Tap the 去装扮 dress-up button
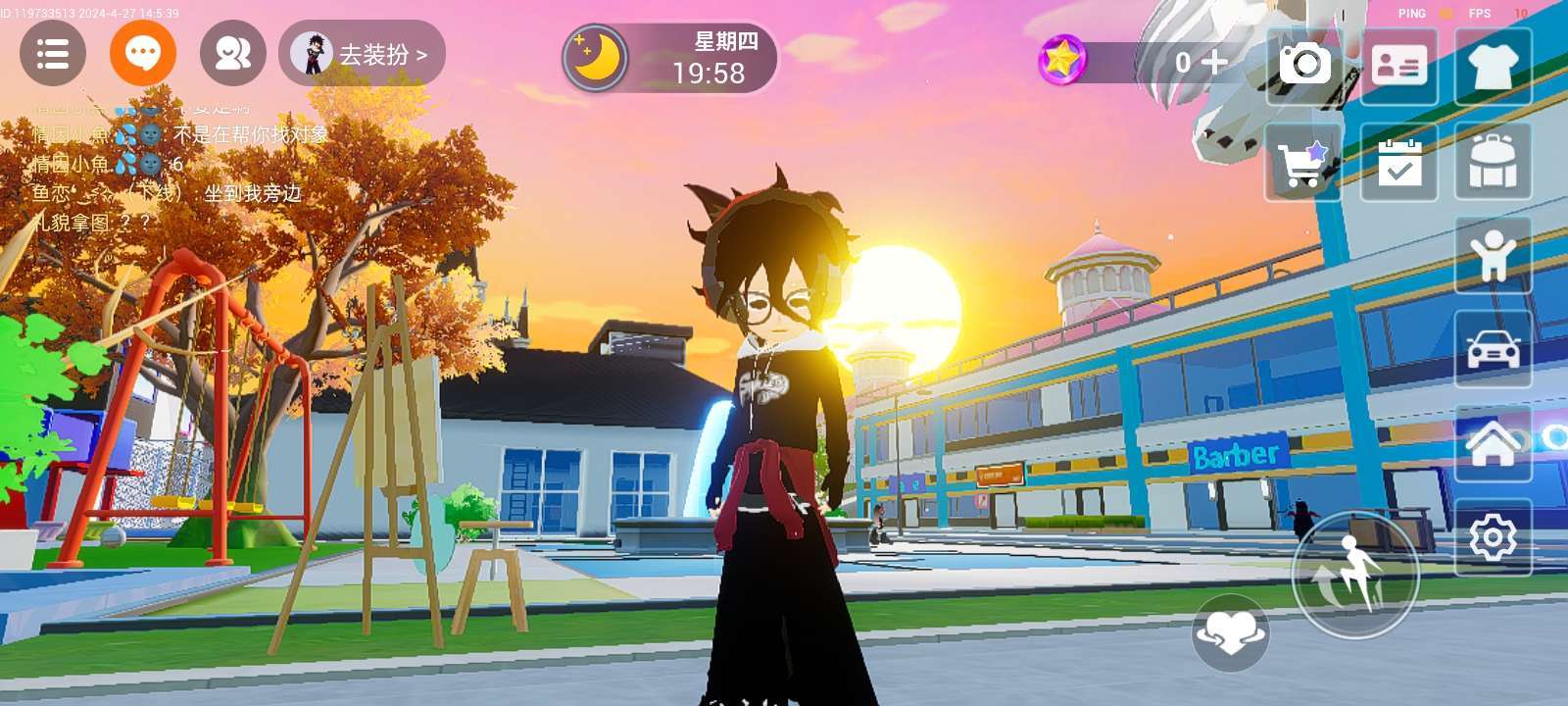 [363, 54]
